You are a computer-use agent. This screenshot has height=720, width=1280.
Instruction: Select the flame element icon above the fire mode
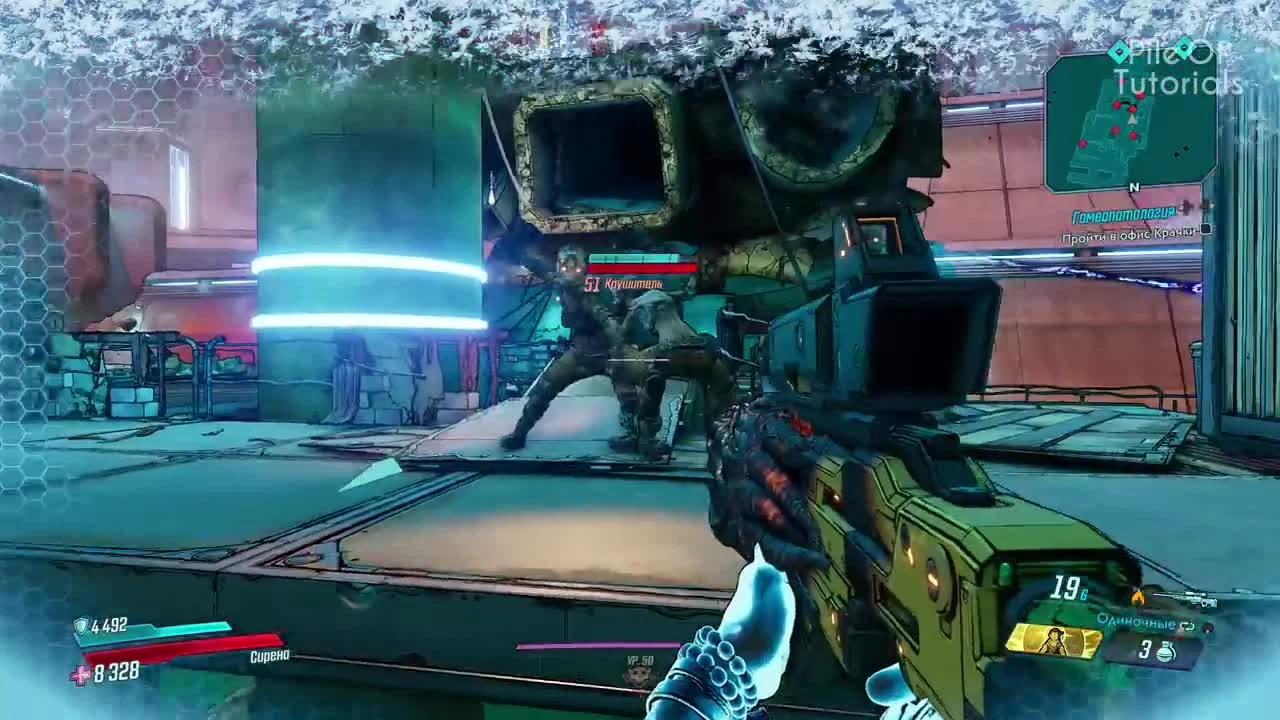(x=1137, y=598)
